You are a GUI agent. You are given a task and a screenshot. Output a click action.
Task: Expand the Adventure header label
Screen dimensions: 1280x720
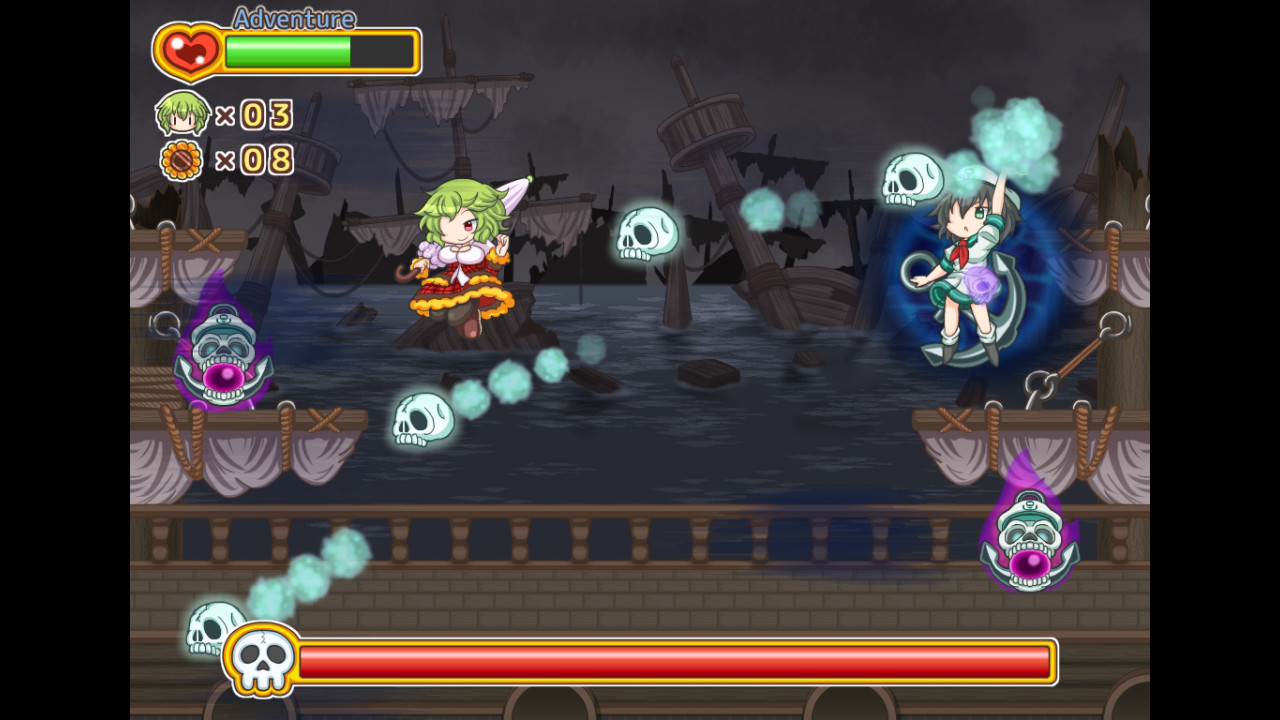point(292,18)
